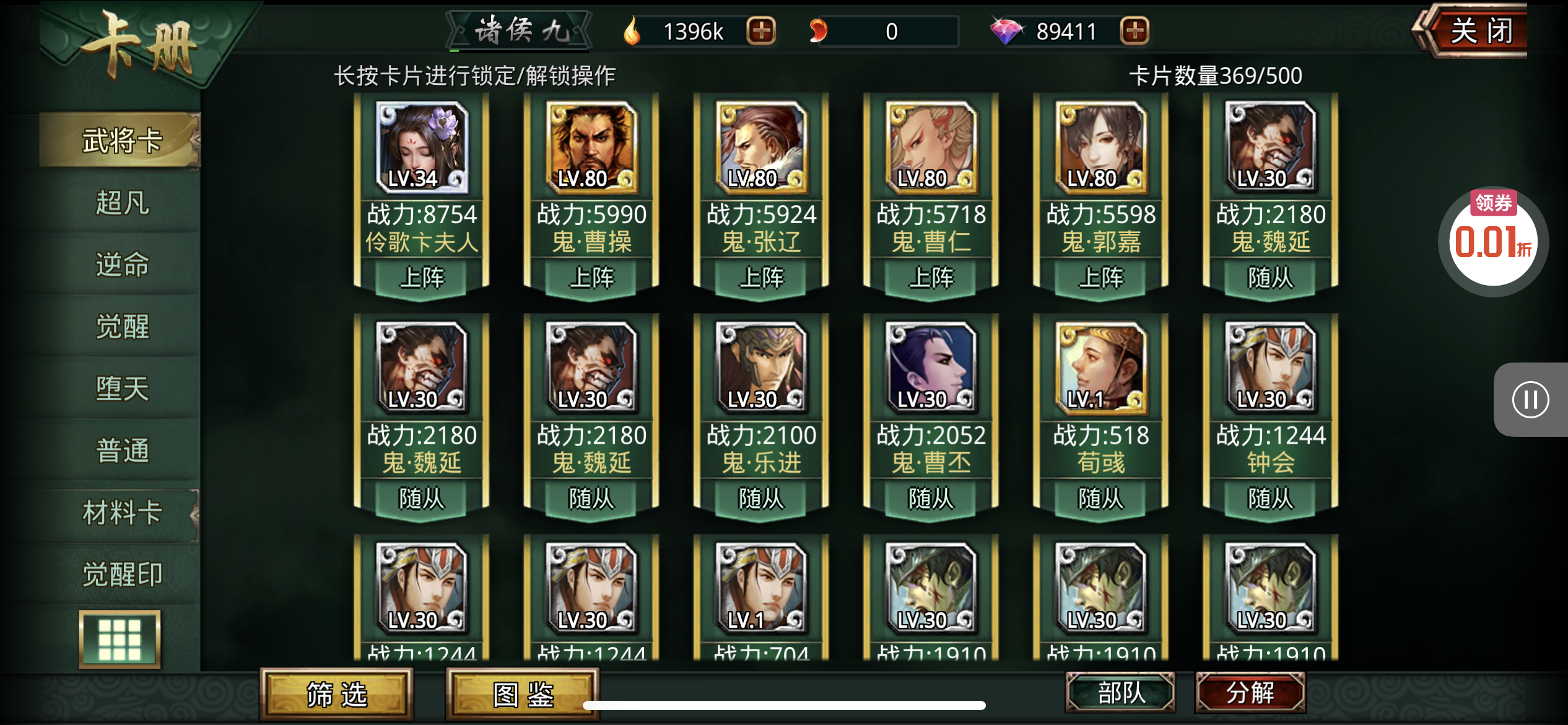Select the 逆命 category tab
Image resolution: width=1568 pixels, height=725 pixels.
pyautogui.click(x=122, y=265)
